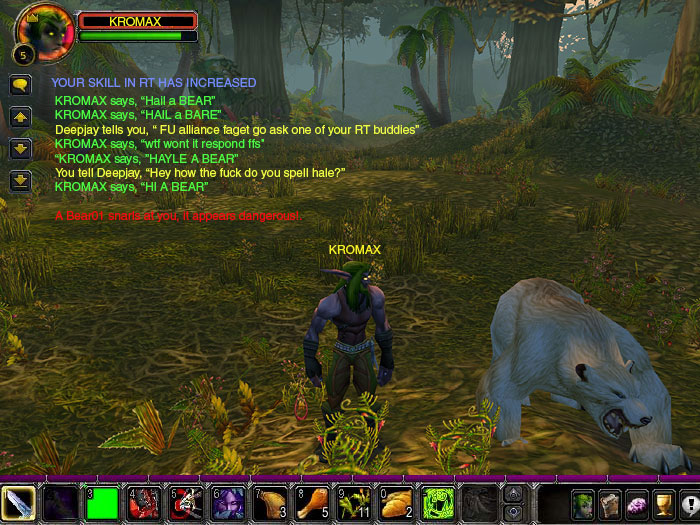
Task: Open the golden chalice menu button
Action: pyautogui.click(x=663, y=505)
